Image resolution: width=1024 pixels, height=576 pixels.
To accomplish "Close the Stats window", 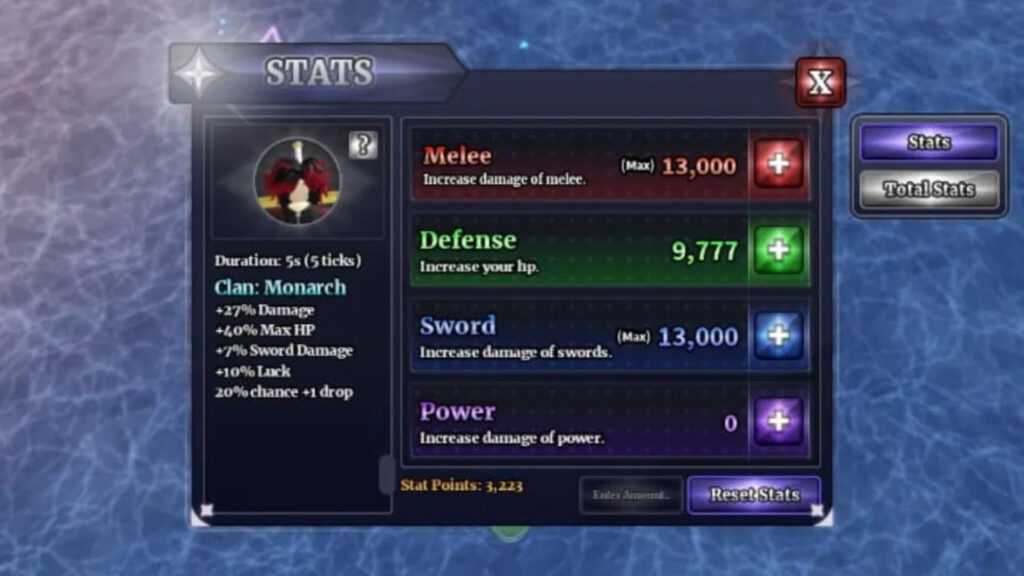I will click(820, 82).
